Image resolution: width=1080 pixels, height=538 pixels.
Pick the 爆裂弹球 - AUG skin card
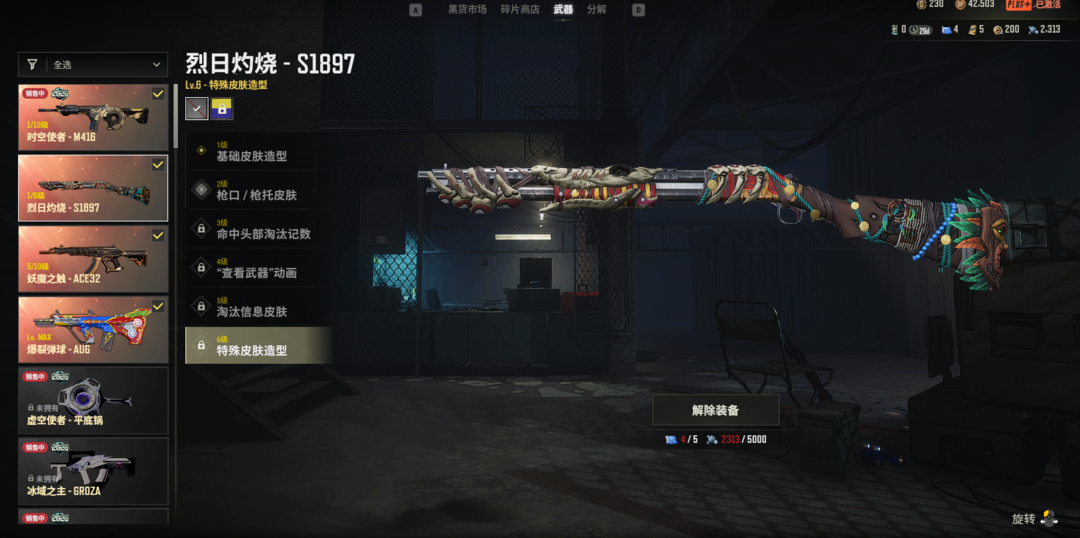click(x=93, y=329)
